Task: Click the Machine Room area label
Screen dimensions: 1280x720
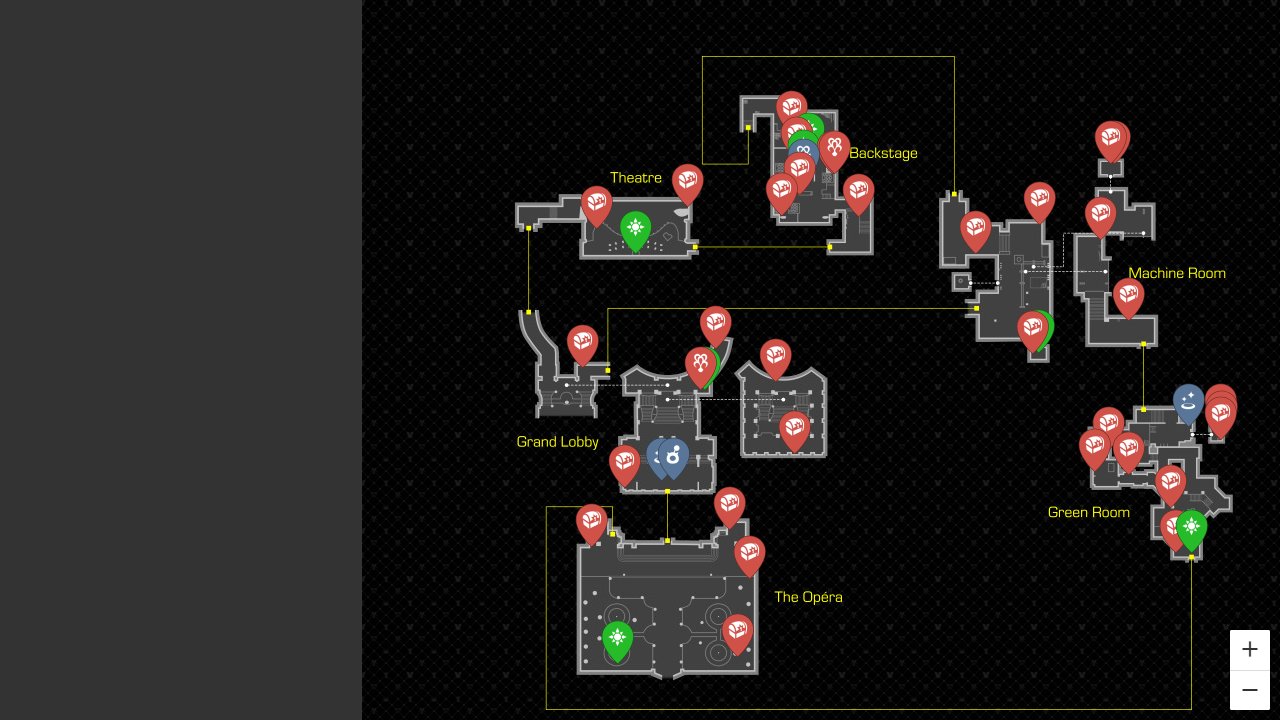Action: pos(1177,273)
